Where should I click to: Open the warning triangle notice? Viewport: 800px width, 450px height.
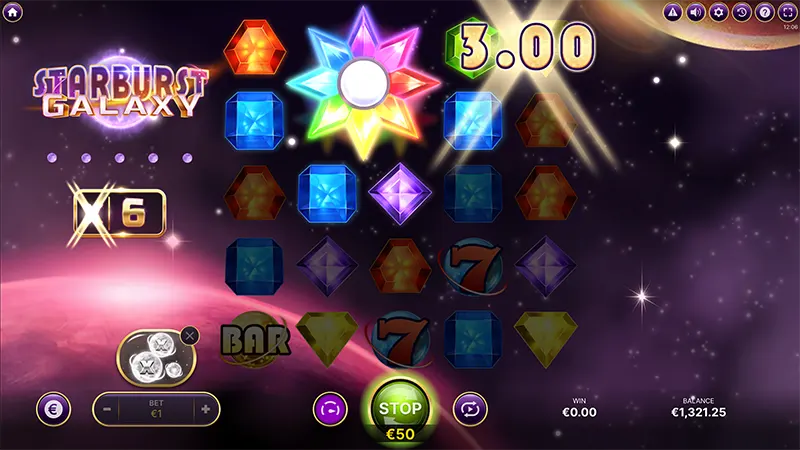click(672, 12)
